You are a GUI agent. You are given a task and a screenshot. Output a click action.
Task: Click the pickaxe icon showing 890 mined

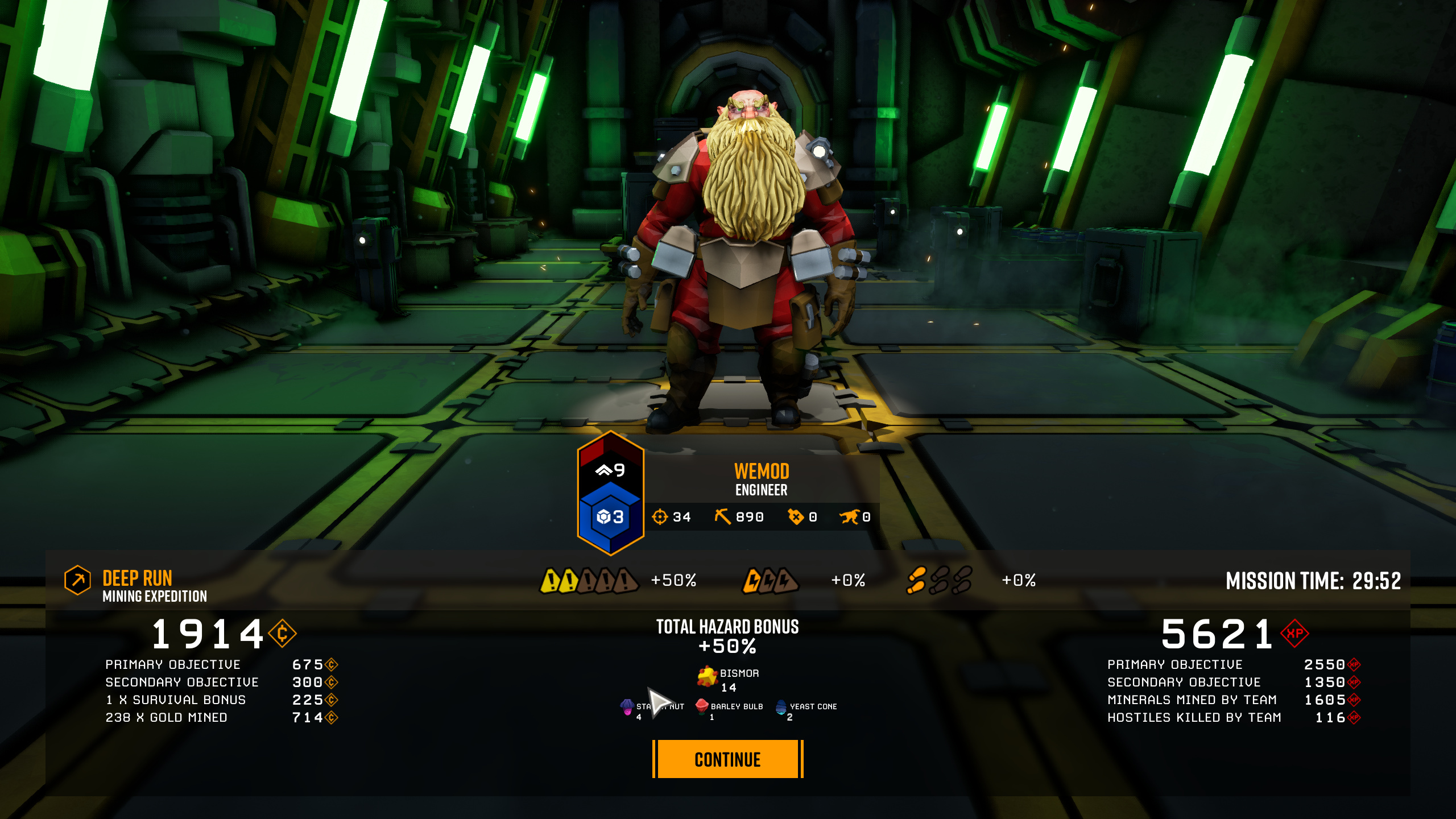(723, 515)
